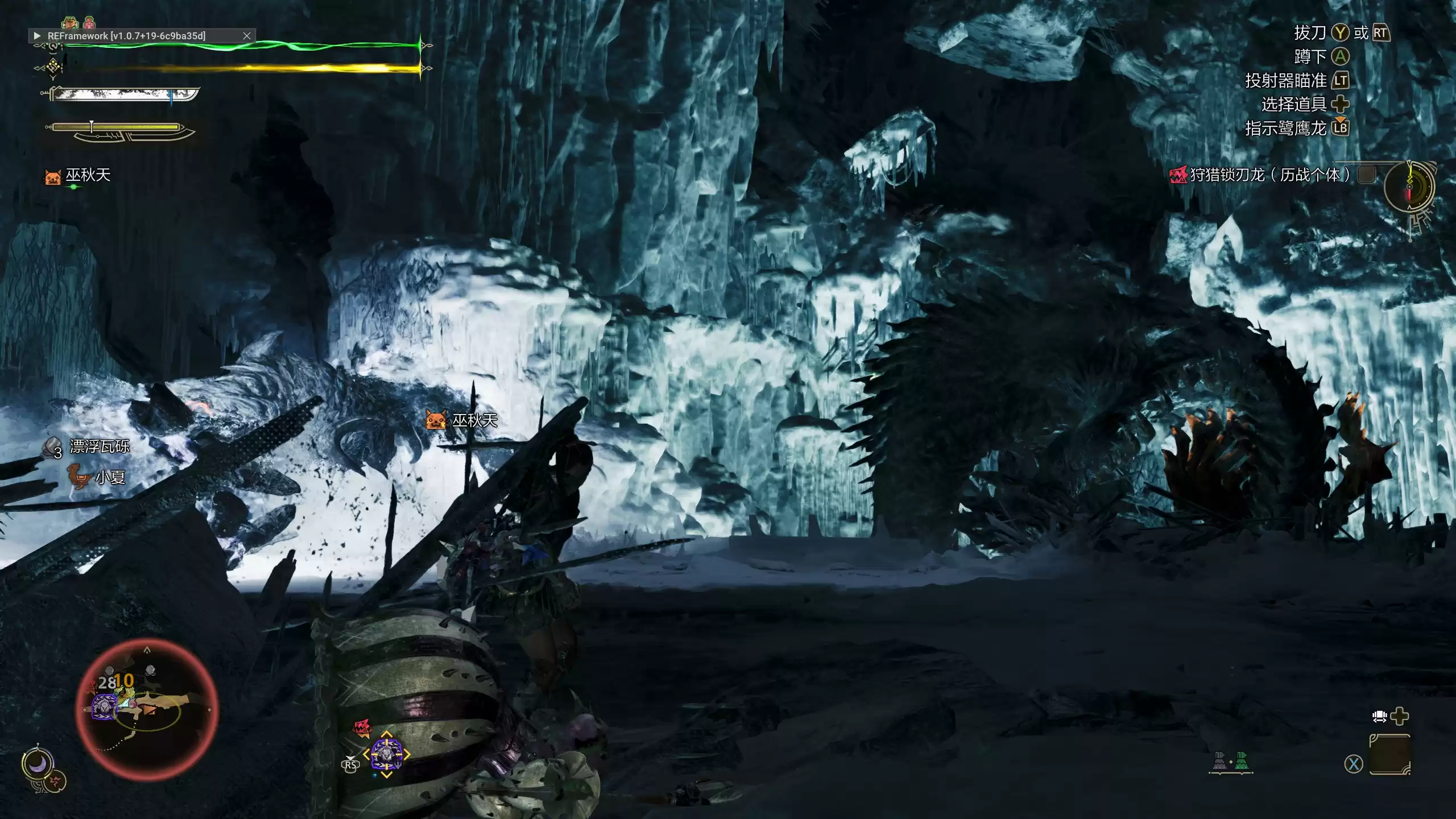
Task: Select the item bar slot frame
Action: [1389, 754]
